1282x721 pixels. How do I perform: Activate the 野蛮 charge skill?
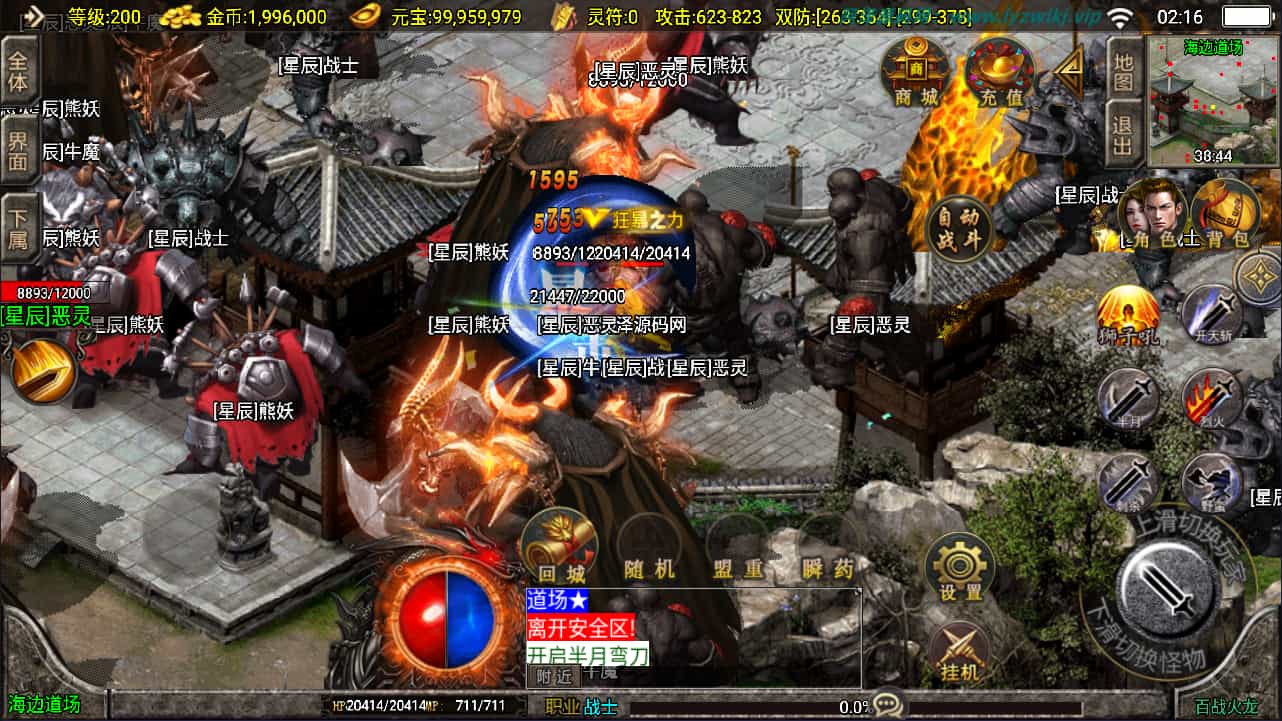click(1211, 483)
